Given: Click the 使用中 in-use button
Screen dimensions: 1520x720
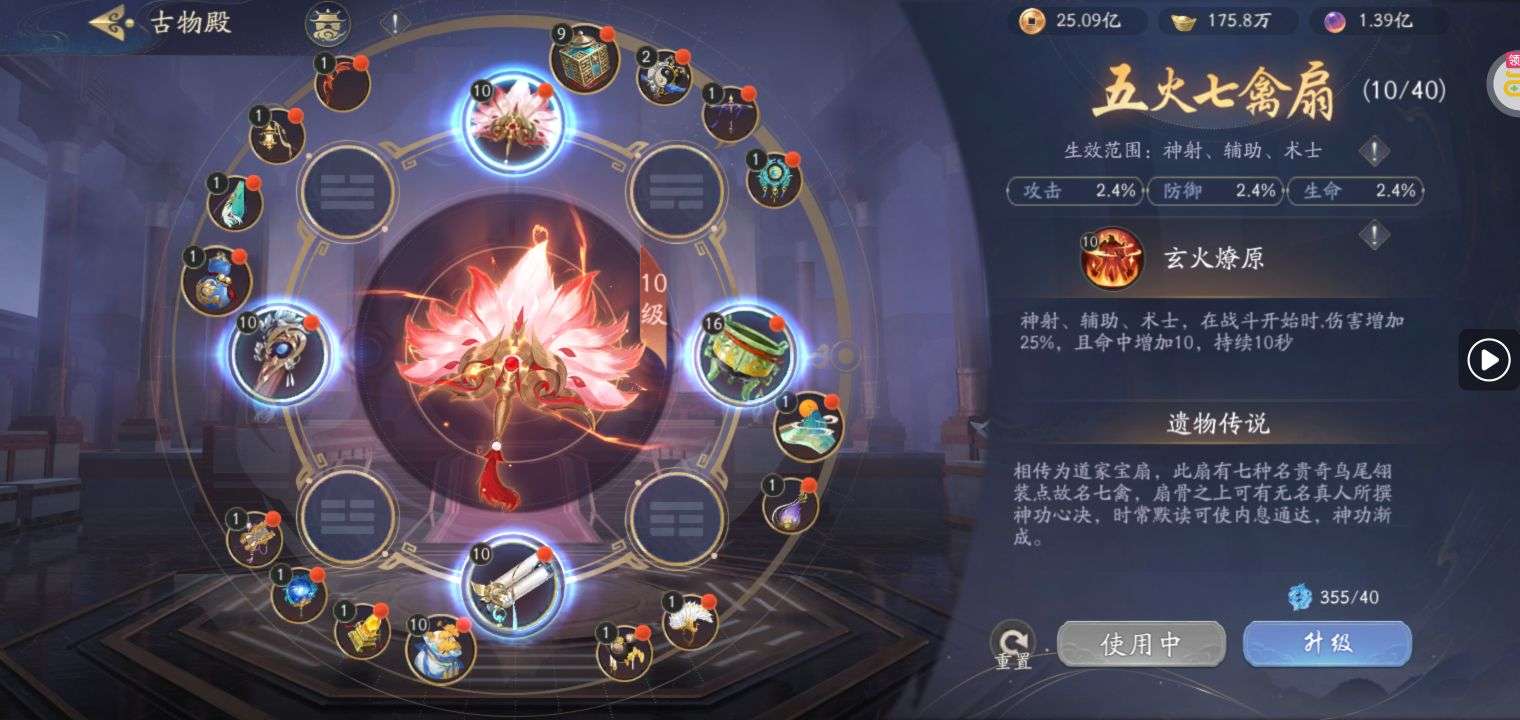Looking at the screenshot, I should pyautogui.click(x=1141, y=644).
